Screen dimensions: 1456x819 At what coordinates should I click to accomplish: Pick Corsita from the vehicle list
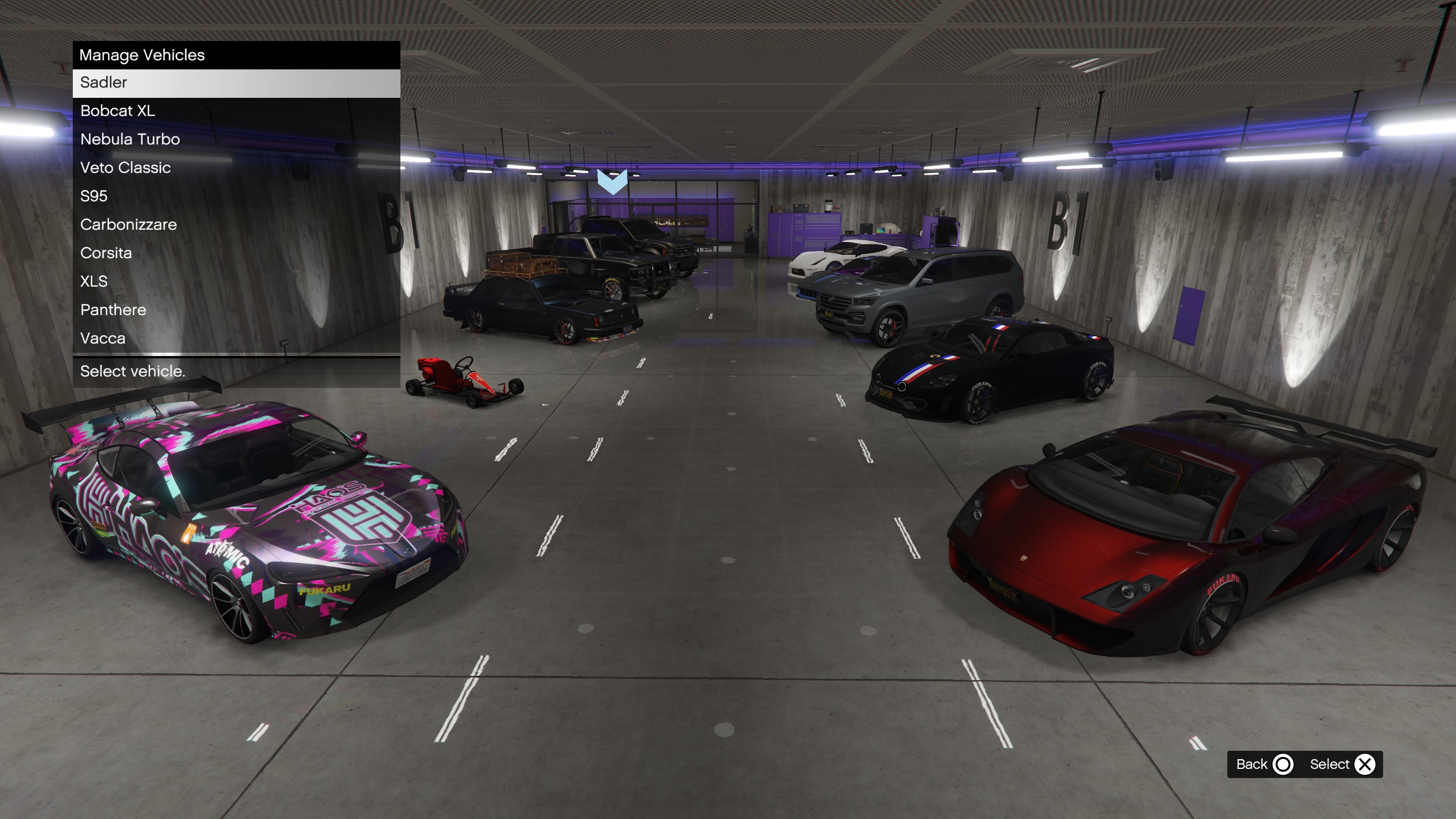[x=236, y=253]
